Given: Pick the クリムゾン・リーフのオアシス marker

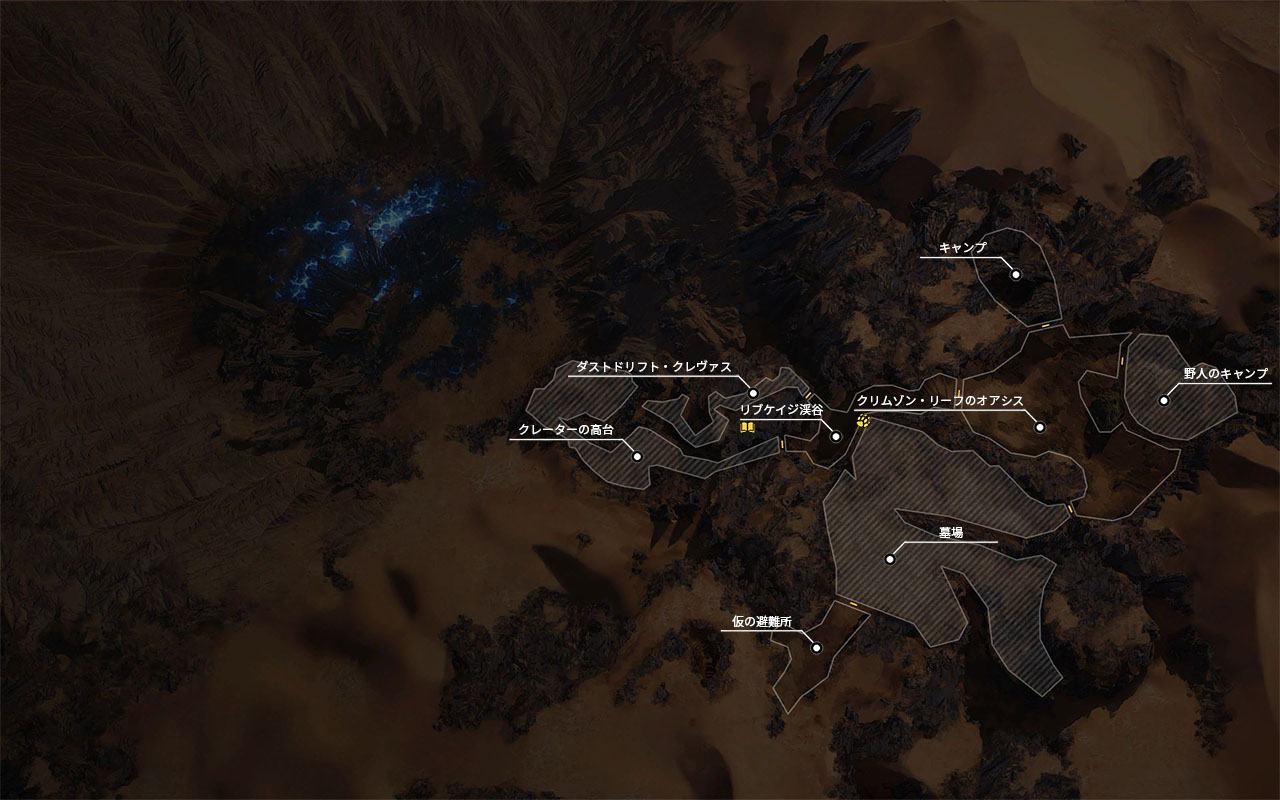Looking at the screenshot, I should pyautogui.click(x=1040, y=427).
